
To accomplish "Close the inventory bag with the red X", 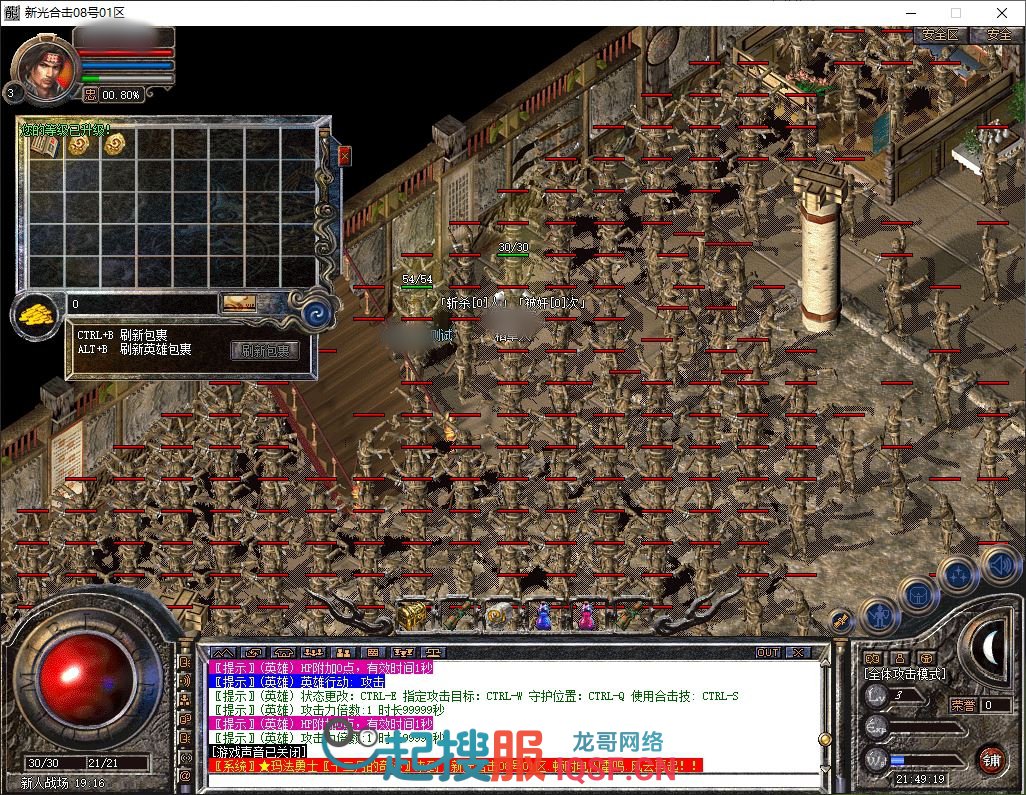I will [344, 156].
